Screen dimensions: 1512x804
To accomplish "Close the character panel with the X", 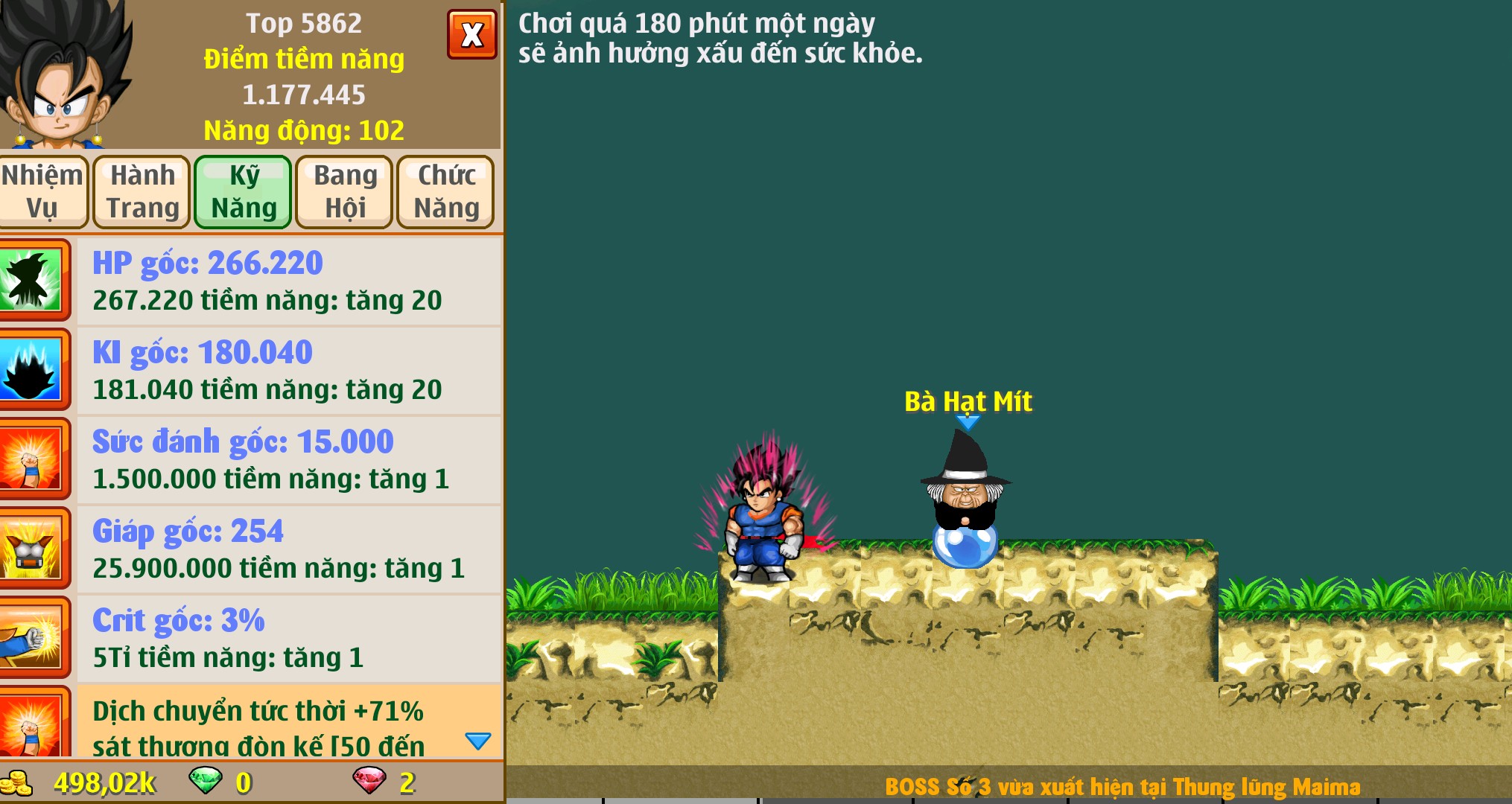I will click(471, 34).
